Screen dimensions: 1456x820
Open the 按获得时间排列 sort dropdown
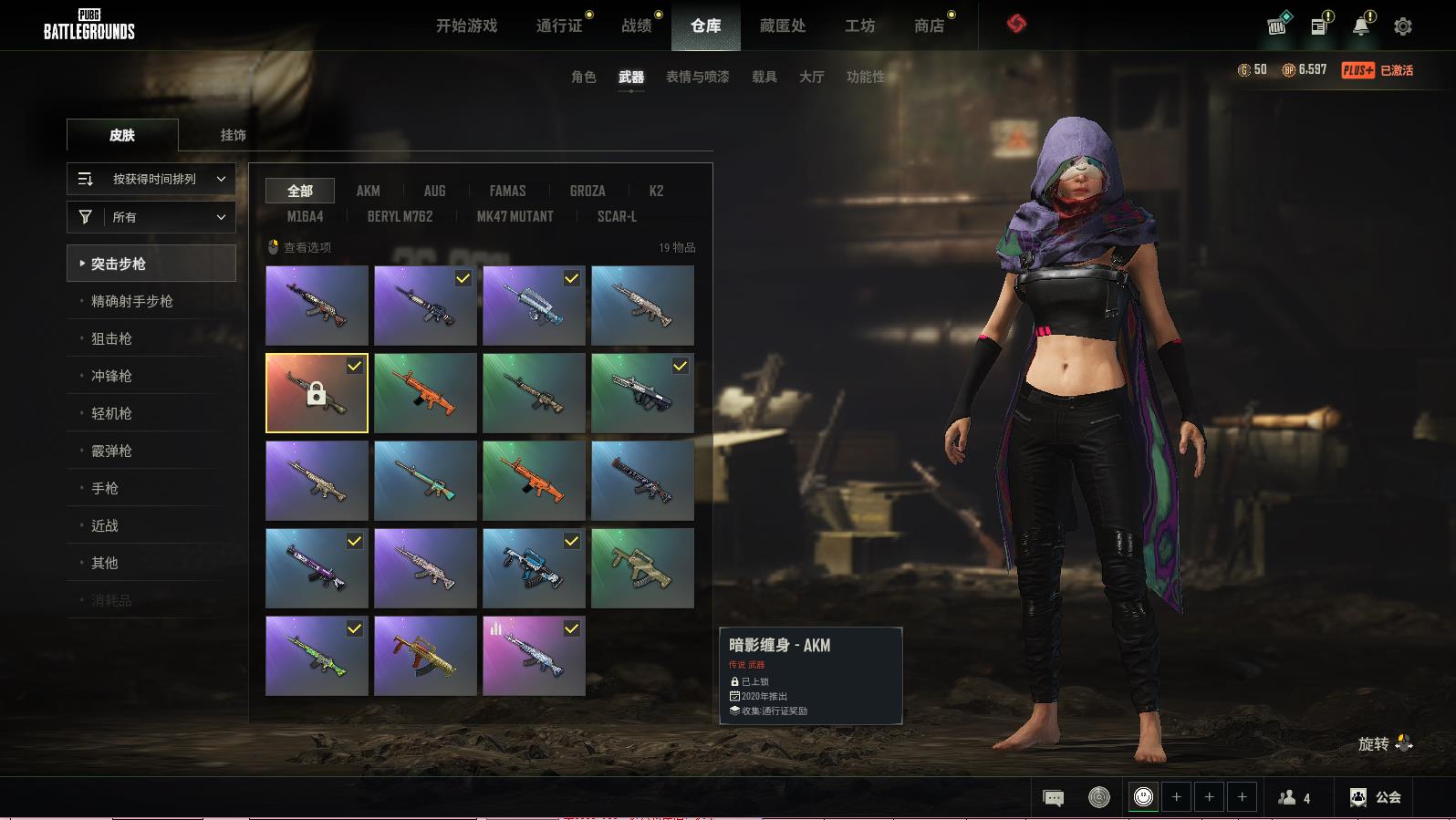coord(151,179)
